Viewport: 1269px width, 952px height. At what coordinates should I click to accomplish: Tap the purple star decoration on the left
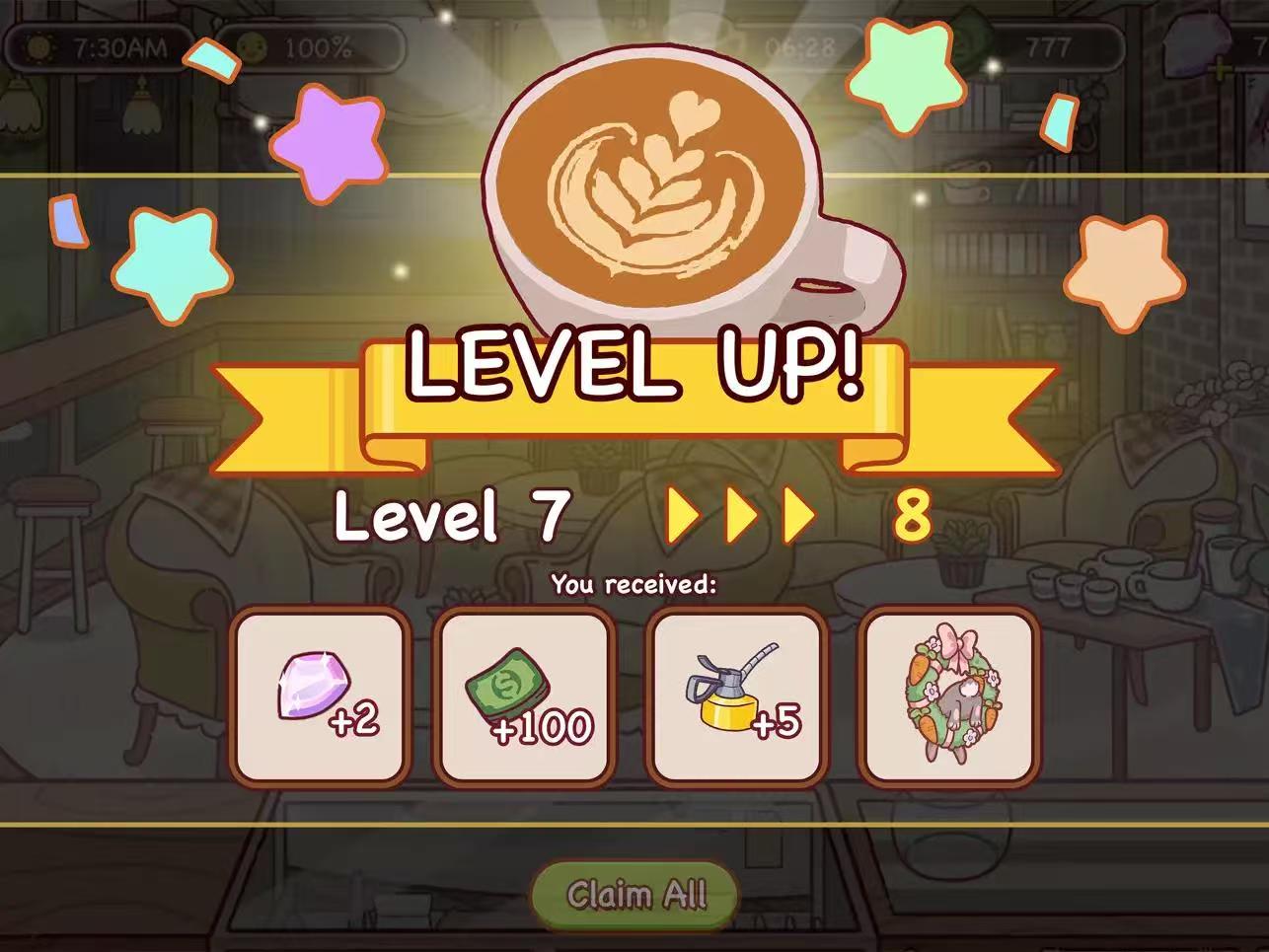tap(329, 143)
